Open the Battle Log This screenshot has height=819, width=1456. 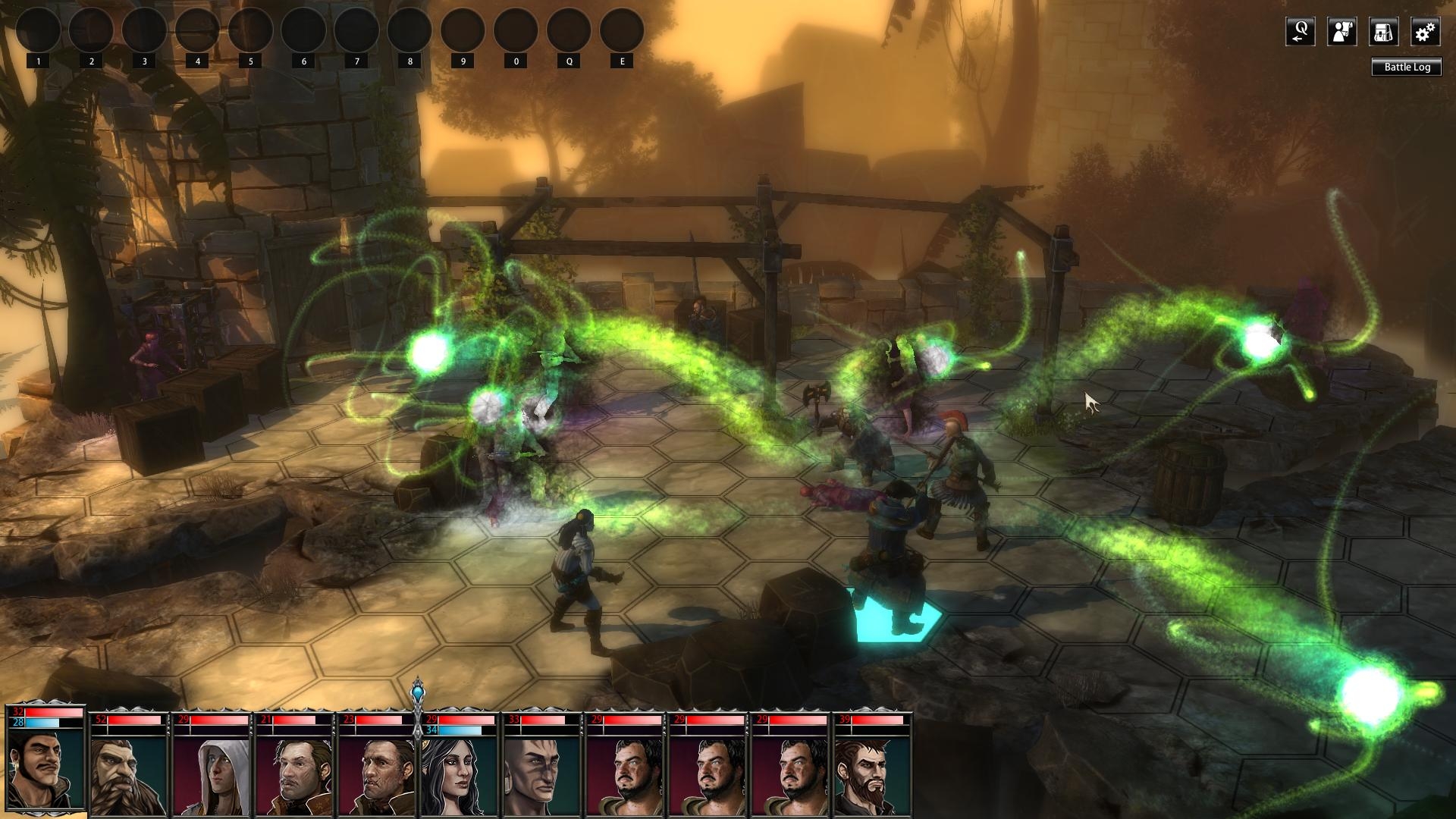pyautogui.click(x=1407, y=67)
